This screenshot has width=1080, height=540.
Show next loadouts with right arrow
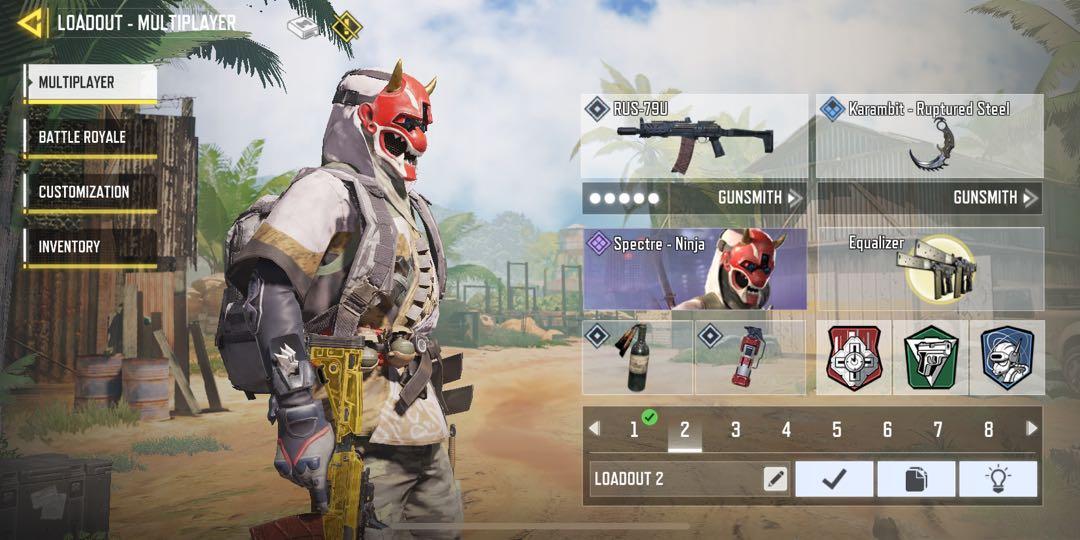(x=1032, y=429)
